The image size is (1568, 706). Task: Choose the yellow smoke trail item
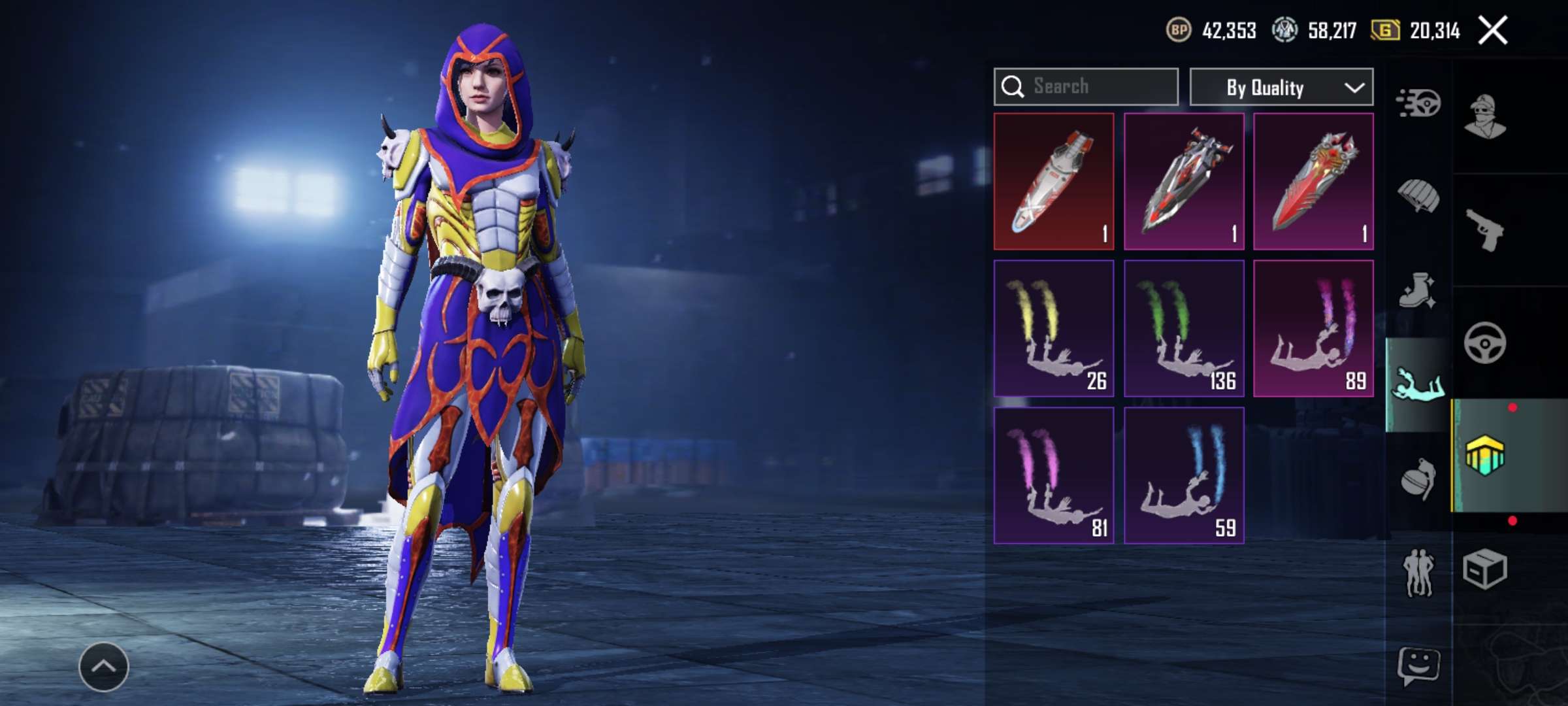coord(1053,328)
